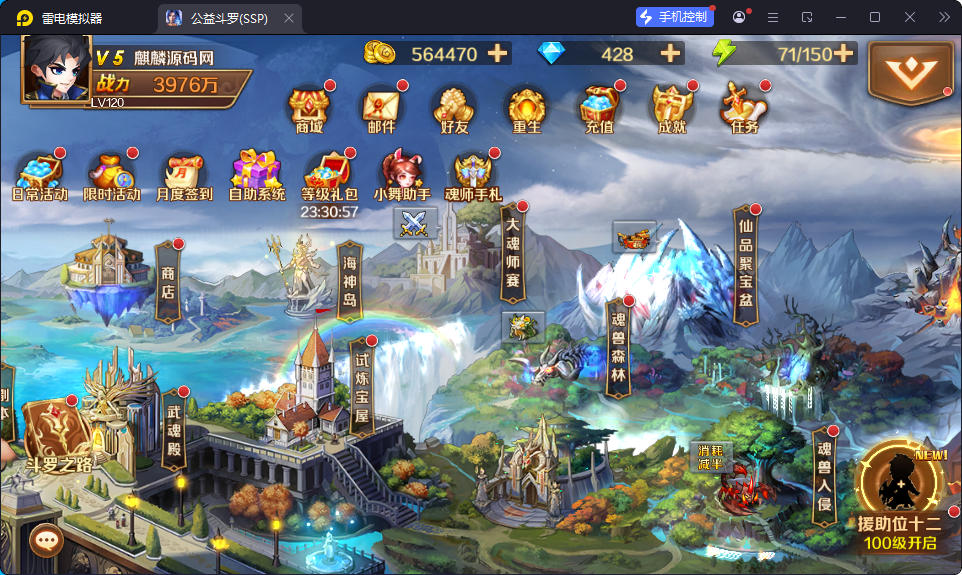The width and height of the screenshot is (962, 575).
Task: Open 限时活动 limited-time events
Action: pyautogui.click(x=111, y=177)
